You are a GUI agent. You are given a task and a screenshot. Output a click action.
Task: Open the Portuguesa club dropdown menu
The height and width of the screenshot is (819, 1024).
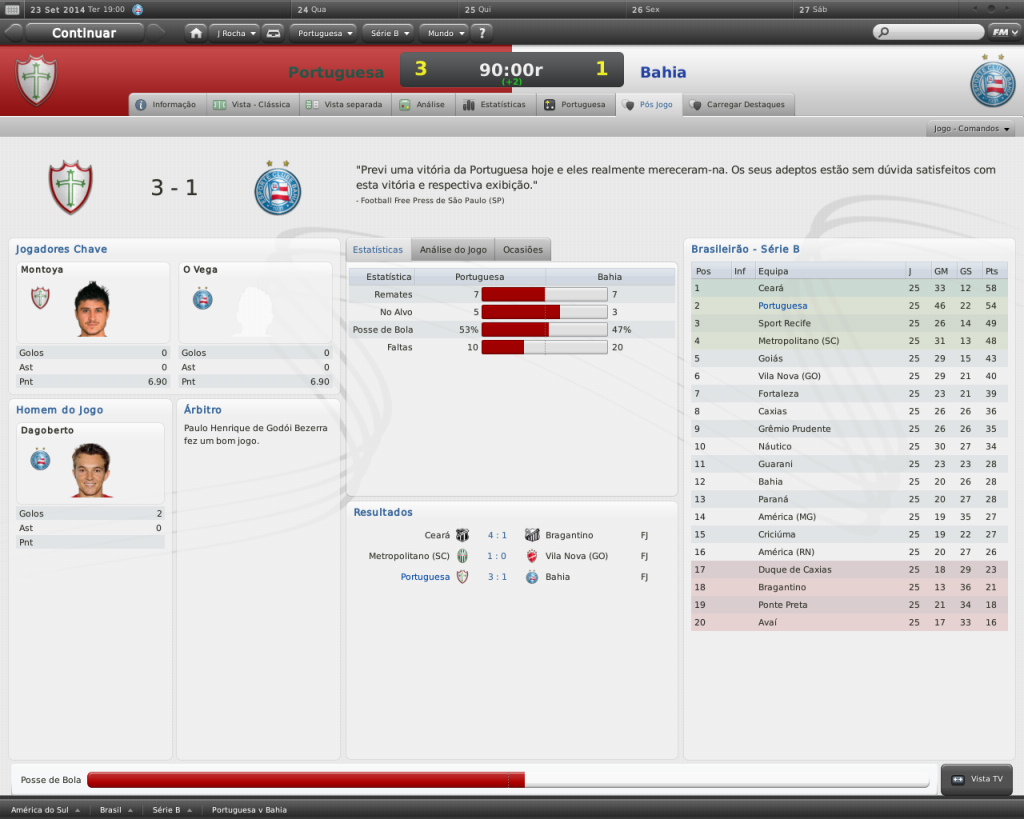[325, 33]
